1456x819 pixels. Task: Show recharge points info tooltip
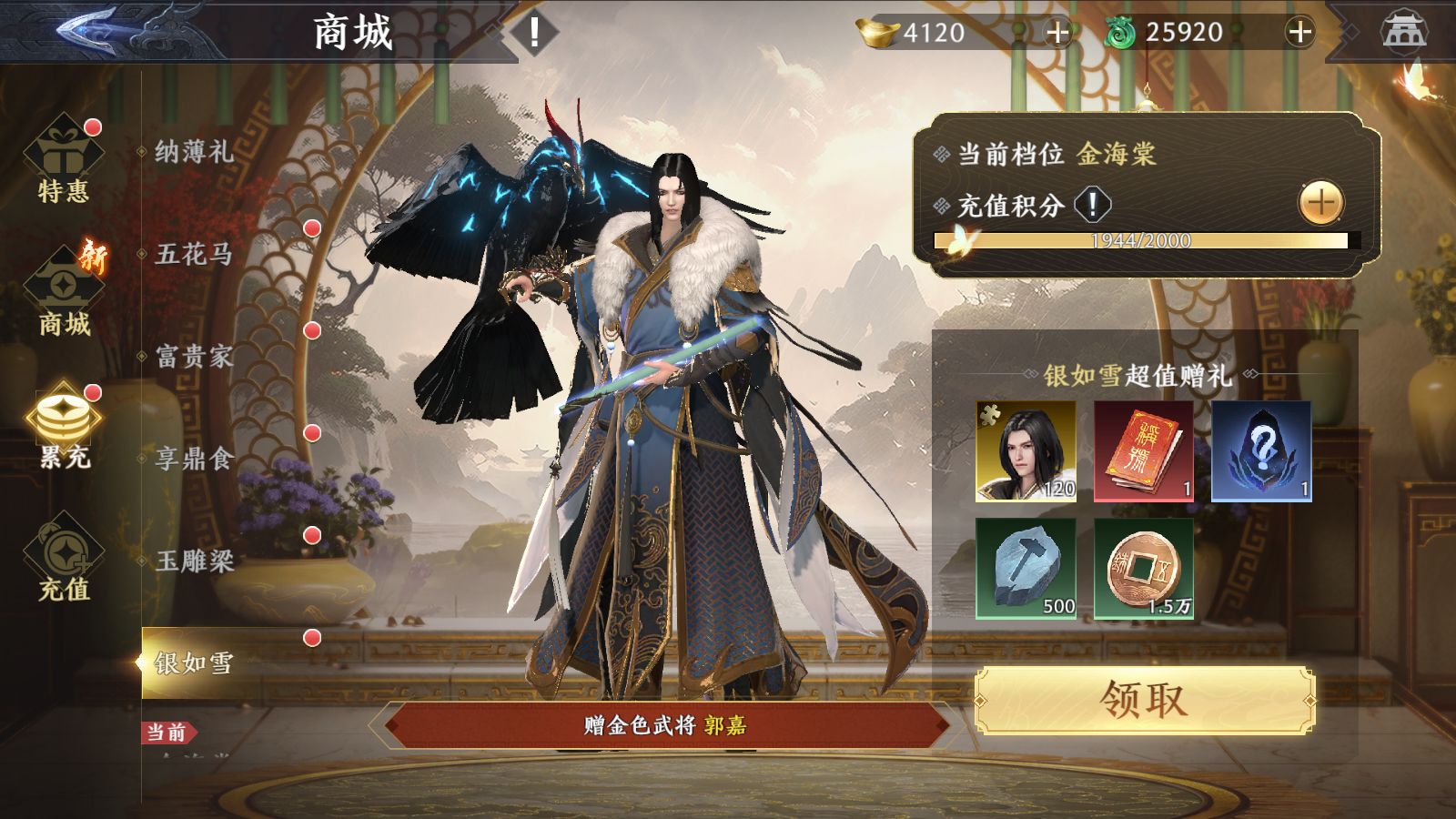1092,204
